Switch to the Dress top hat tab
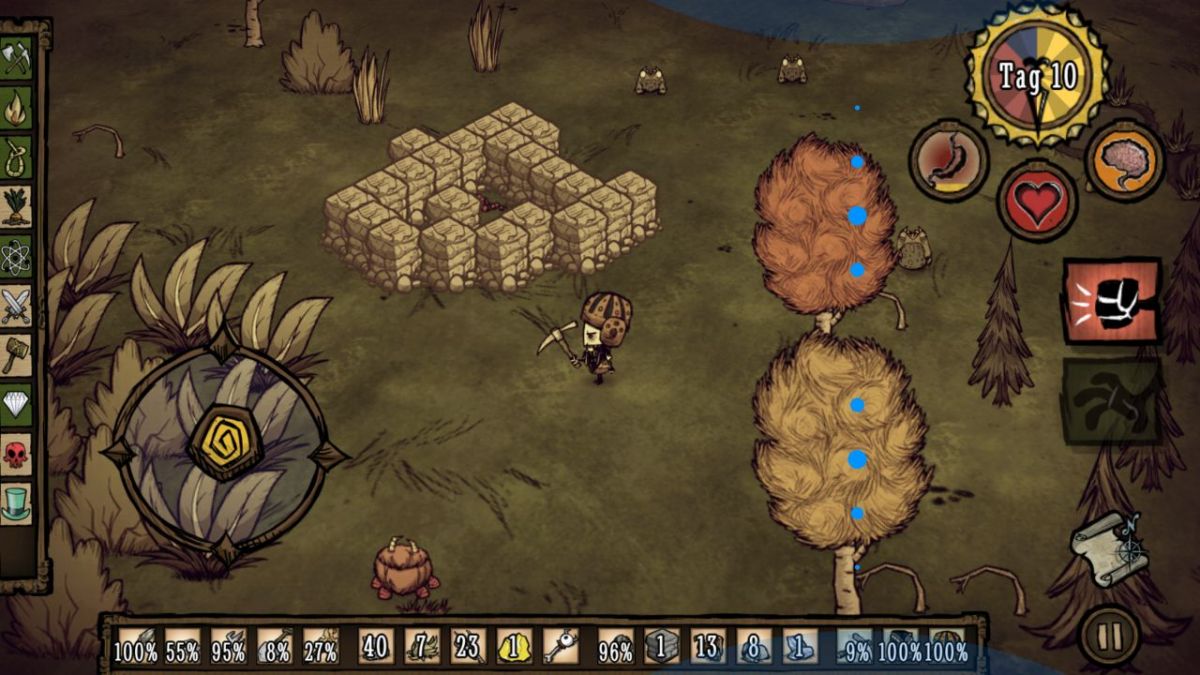 coord(16,503)
